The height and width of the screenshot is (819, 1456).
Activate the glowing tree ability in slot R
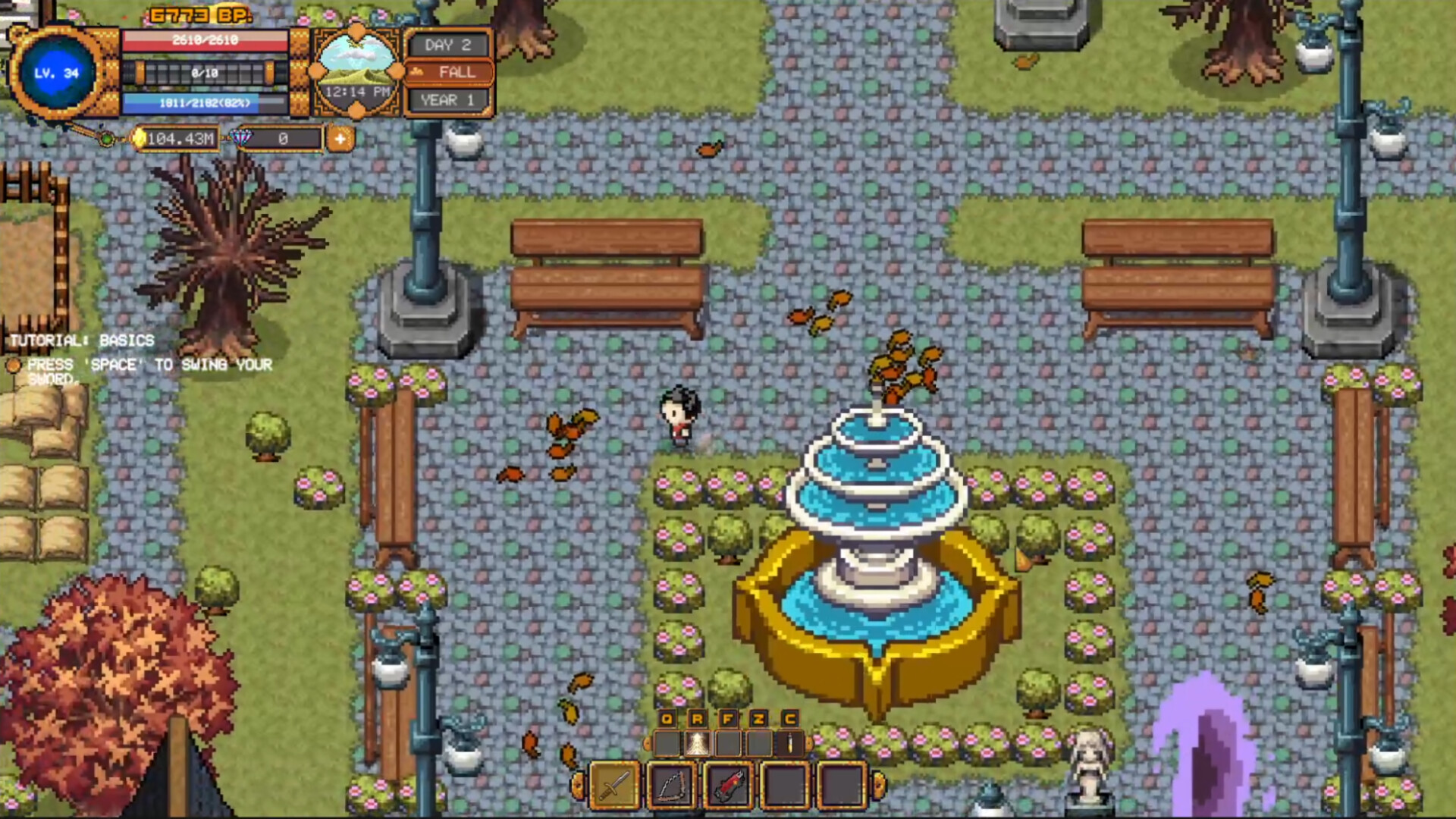696,742
